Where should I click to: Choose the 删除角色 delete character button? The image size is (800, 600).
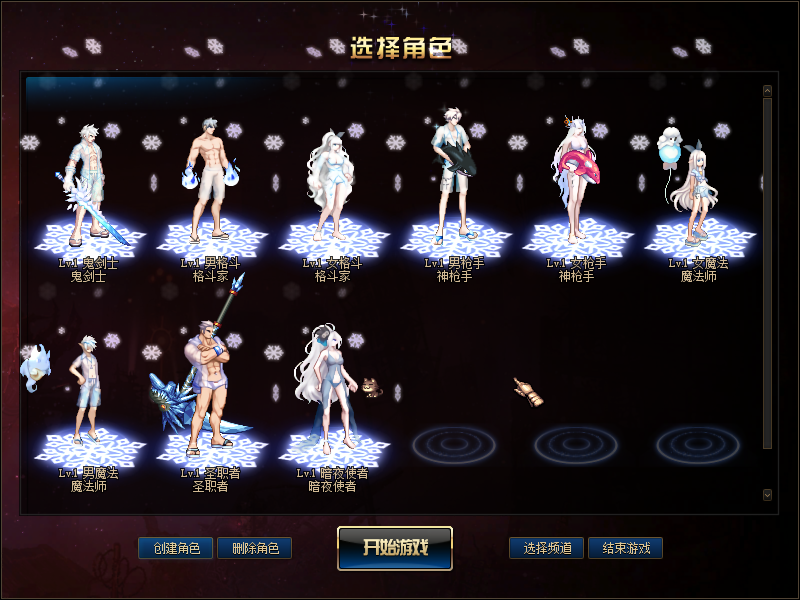pyautogui.click(x=254, y=548)
